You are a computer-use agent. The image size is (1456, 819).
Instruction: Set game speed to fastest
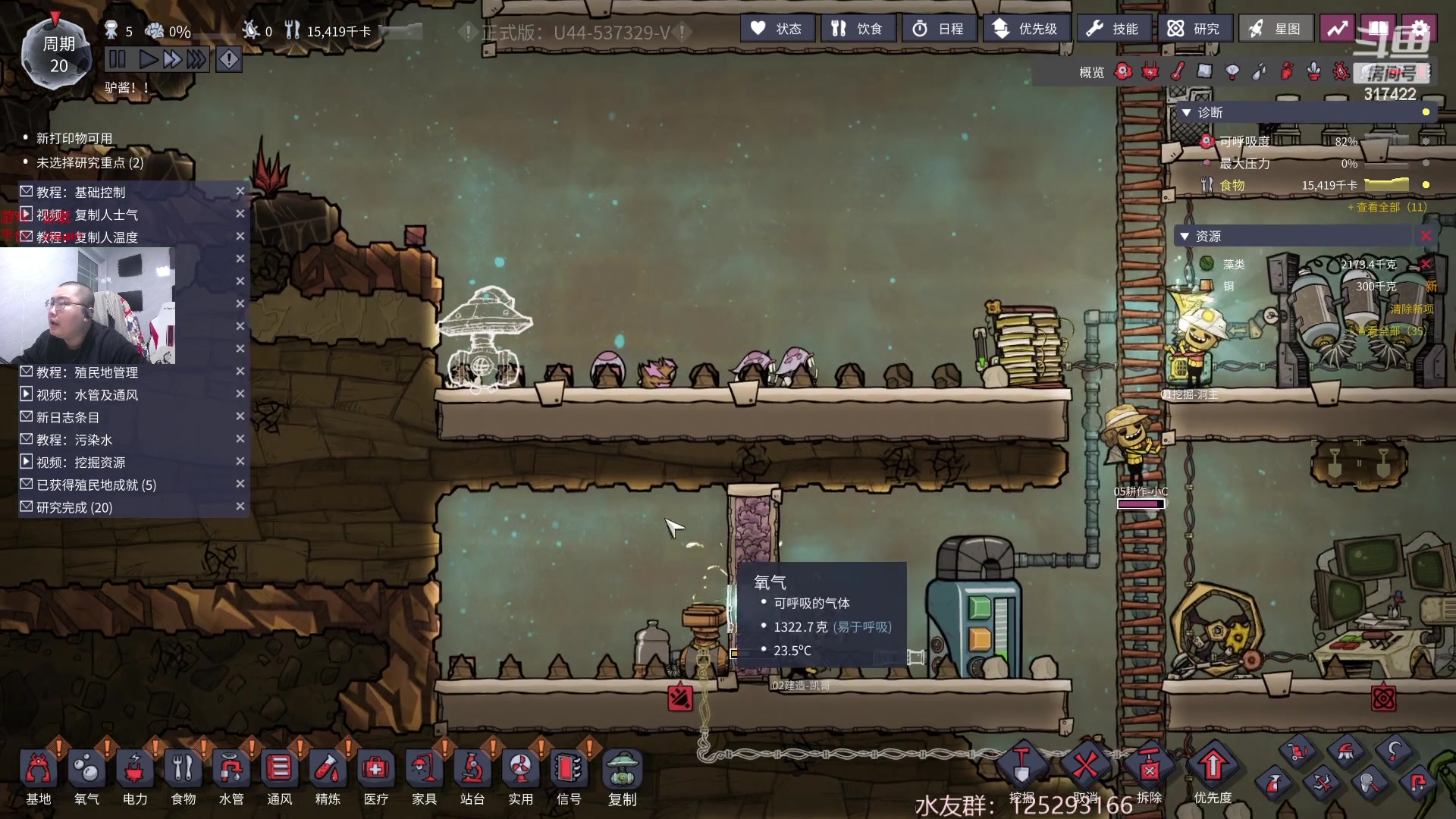tap(196, 59)
